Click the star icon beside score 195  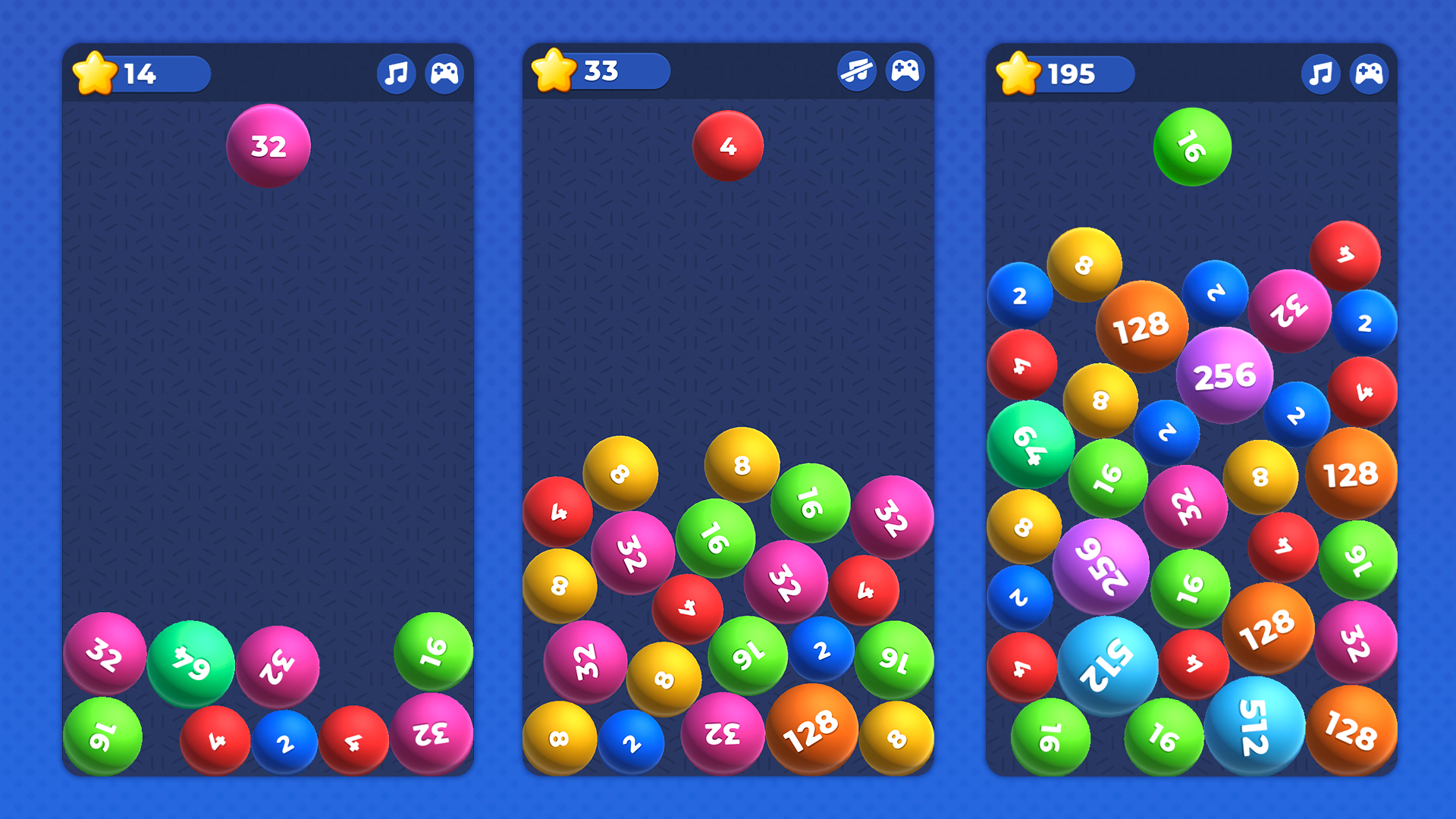(1020, 72)
